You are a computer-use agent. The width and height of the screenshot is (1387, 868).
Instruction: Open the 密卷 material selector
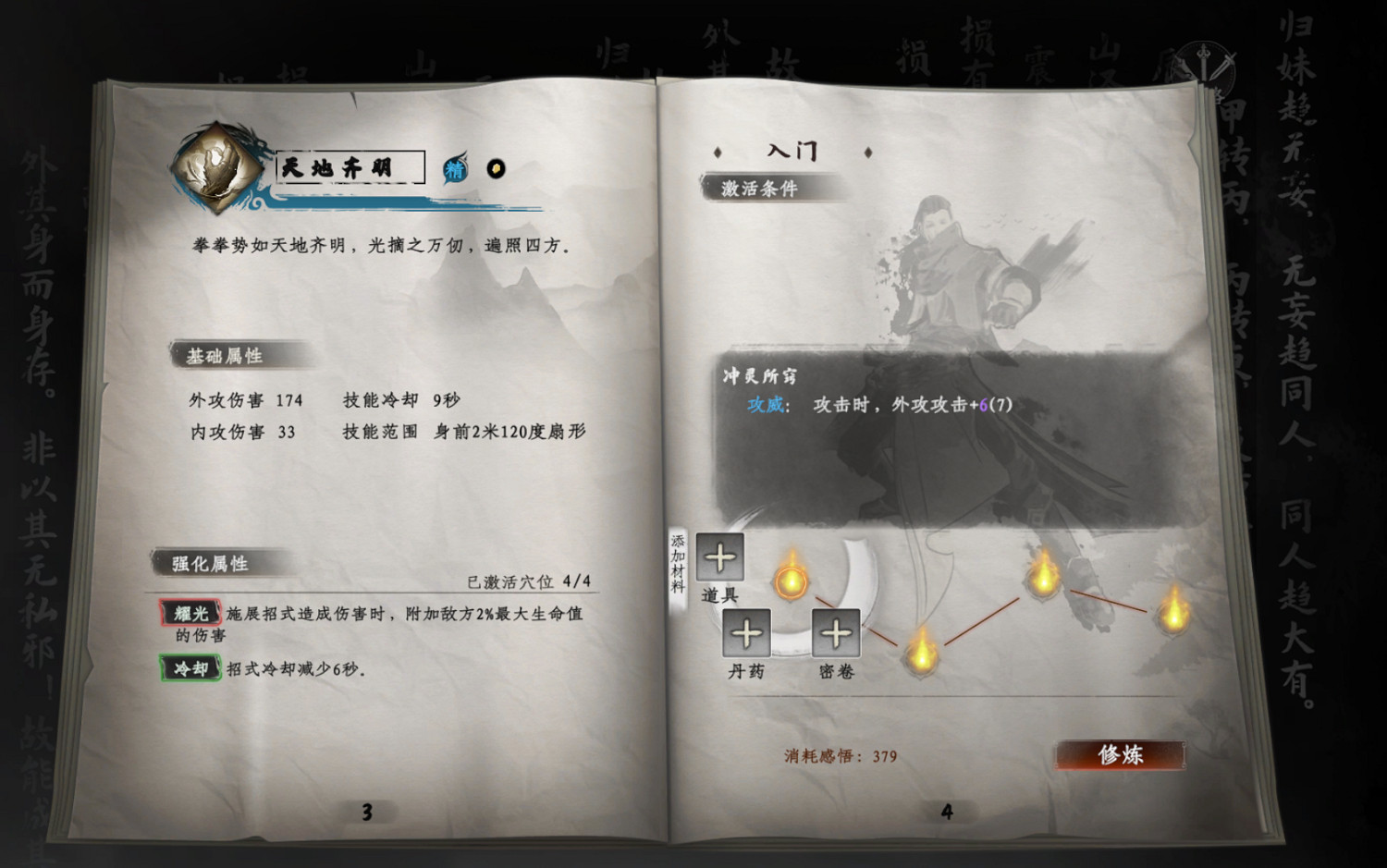[x=835, y=634]
